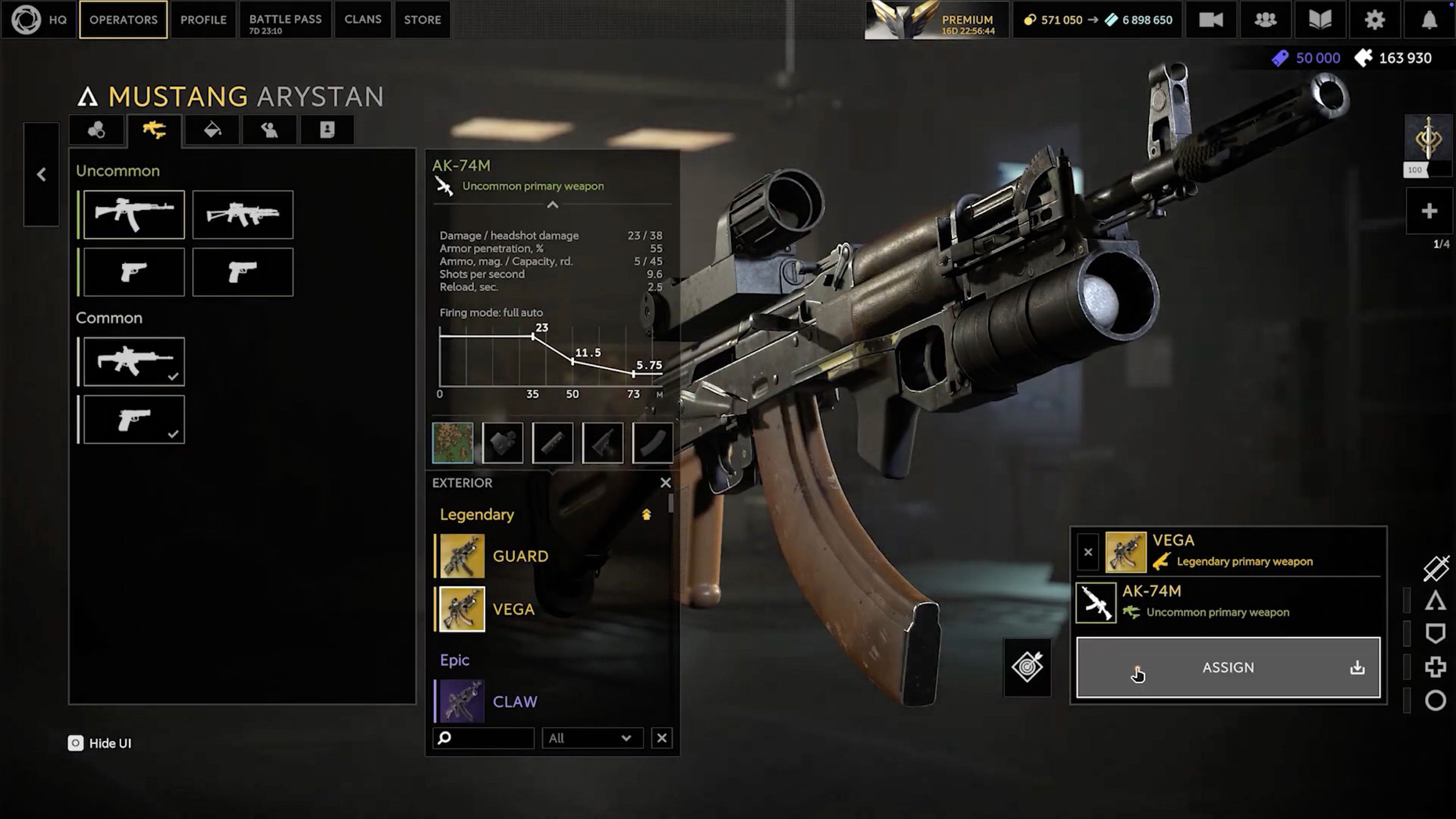This screenshot has height=819, width=1456.
Task: Select the Guard legendary exterior
Action: (x=519, y=556)
